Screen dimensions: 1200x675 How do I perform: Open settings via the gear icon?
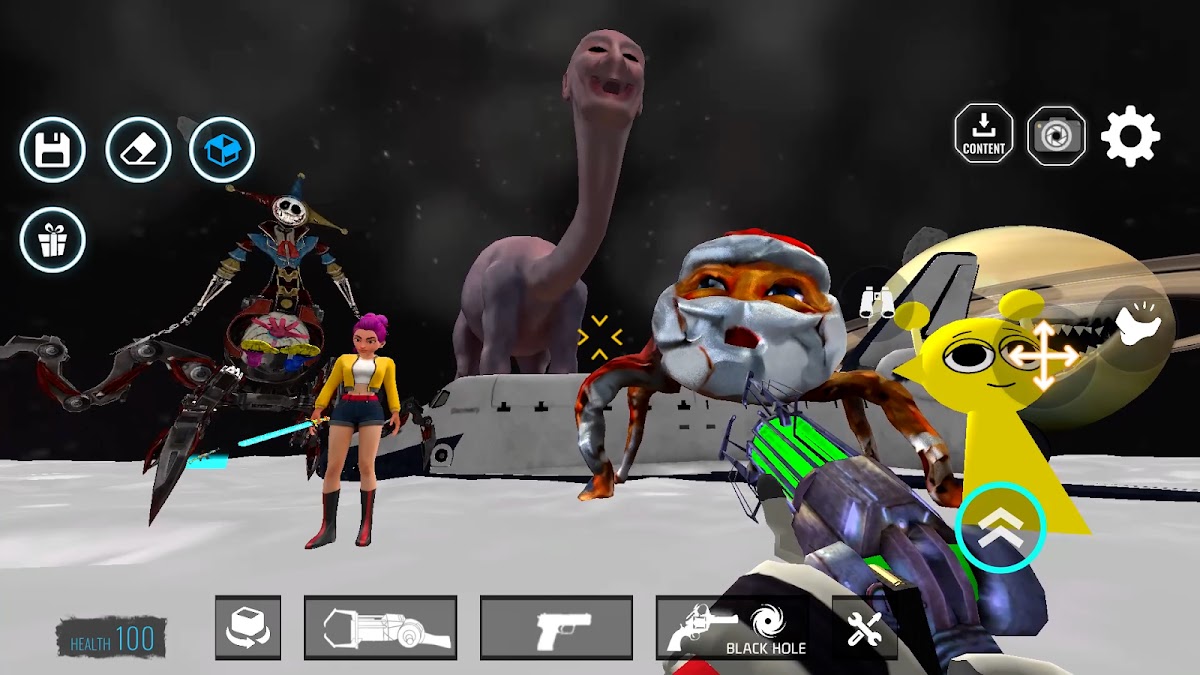tap(1130, 136)
